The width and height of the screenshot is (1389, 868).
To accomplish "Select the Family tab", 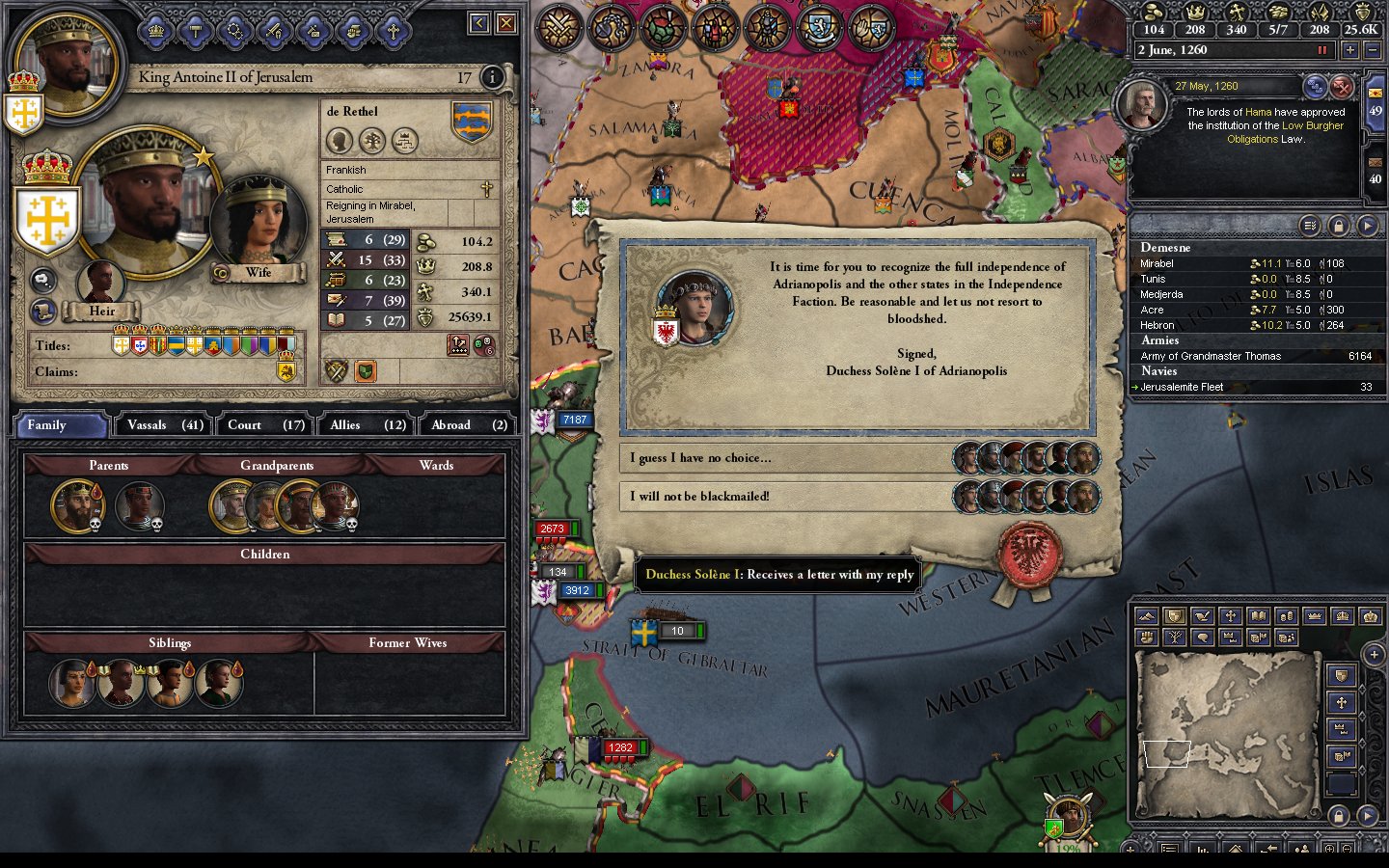I will tap(61, 425).
